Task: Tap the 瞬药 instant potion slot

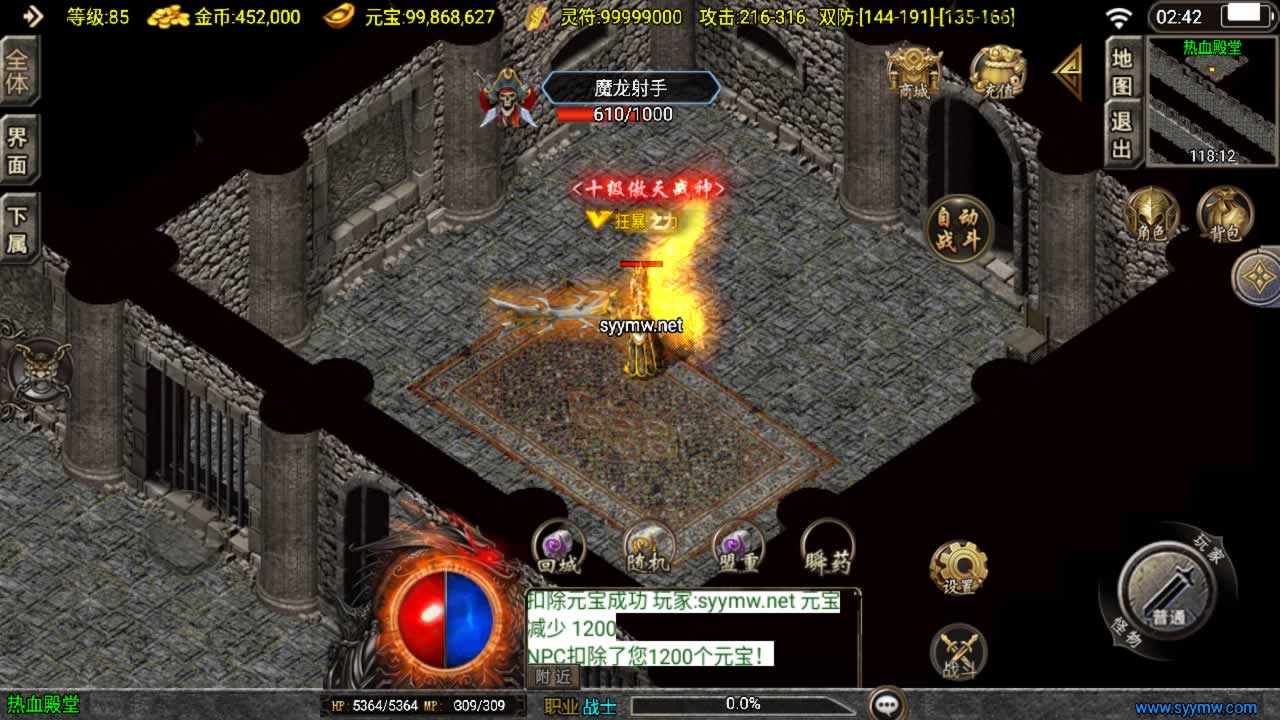Action: (828, 547)
